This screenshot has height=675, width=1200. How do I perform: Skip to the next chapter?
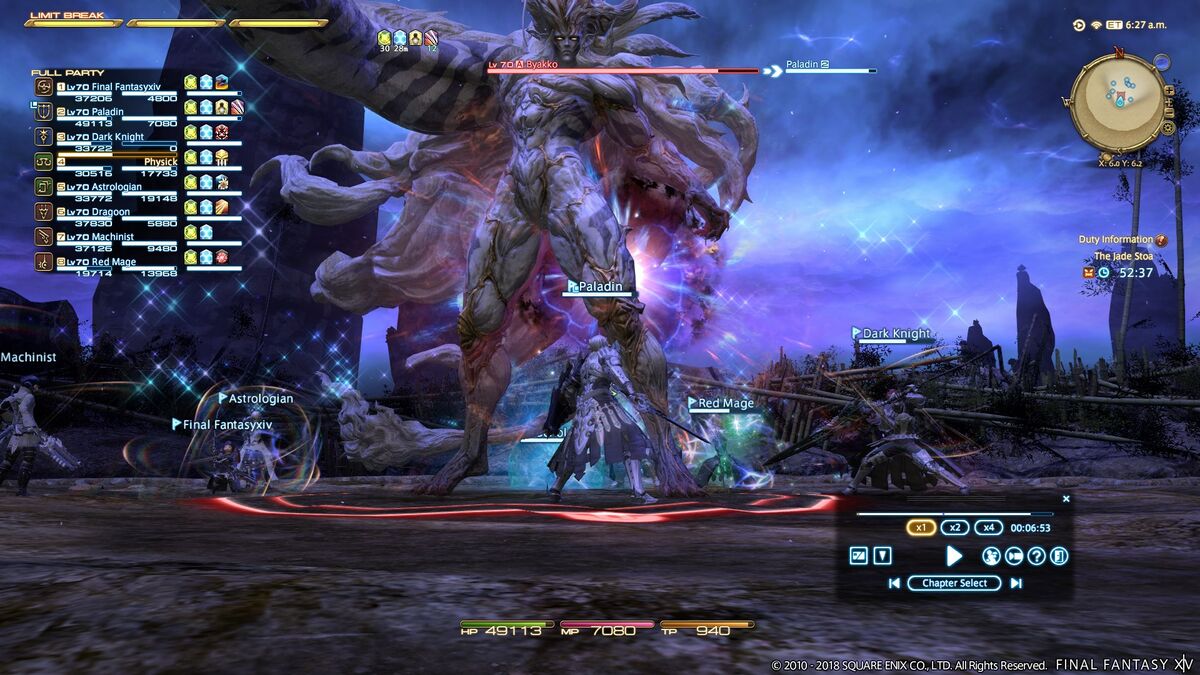pos(1016,583)
